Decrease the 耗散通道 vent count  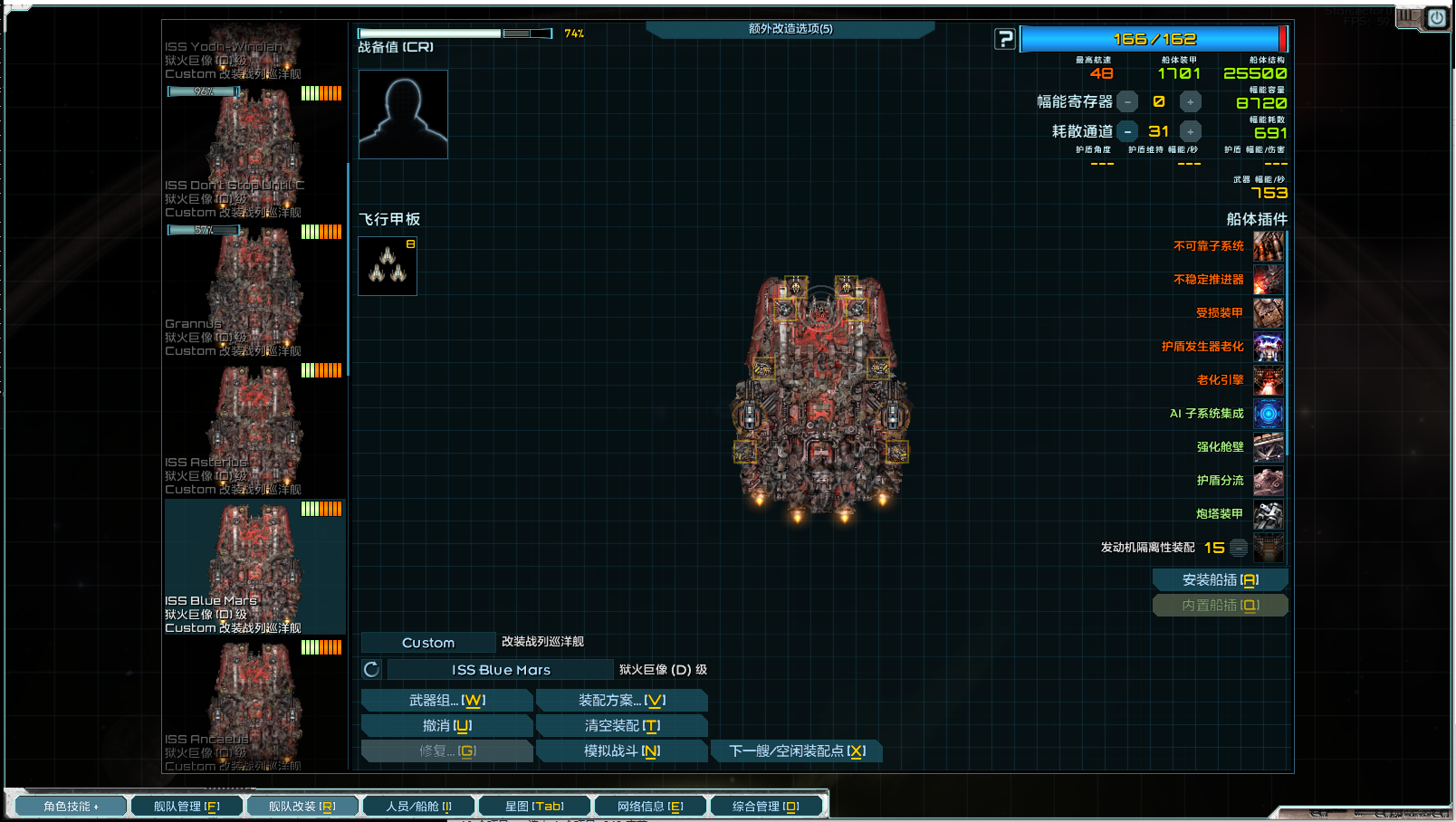(x=1127, y=131)
